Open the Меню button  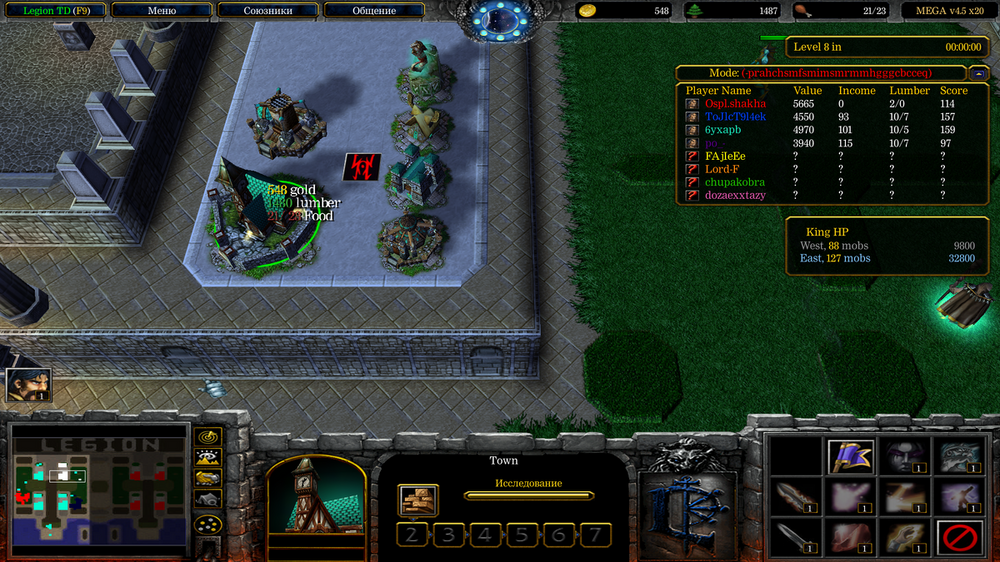tap(161, 11)
